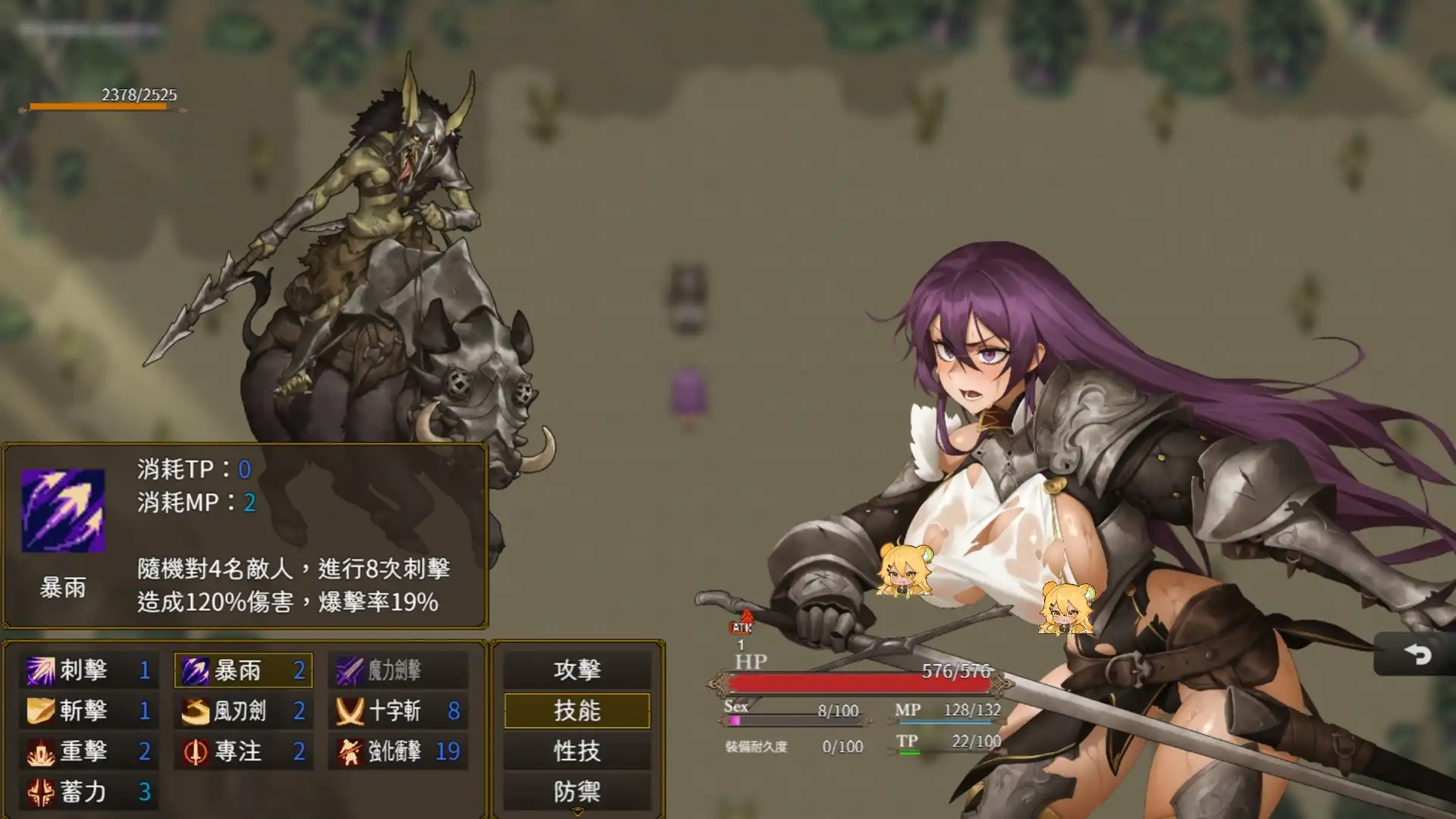1456x819 pixels.
Task: Open the 性技 command option
Action: [x=576, y=752]
